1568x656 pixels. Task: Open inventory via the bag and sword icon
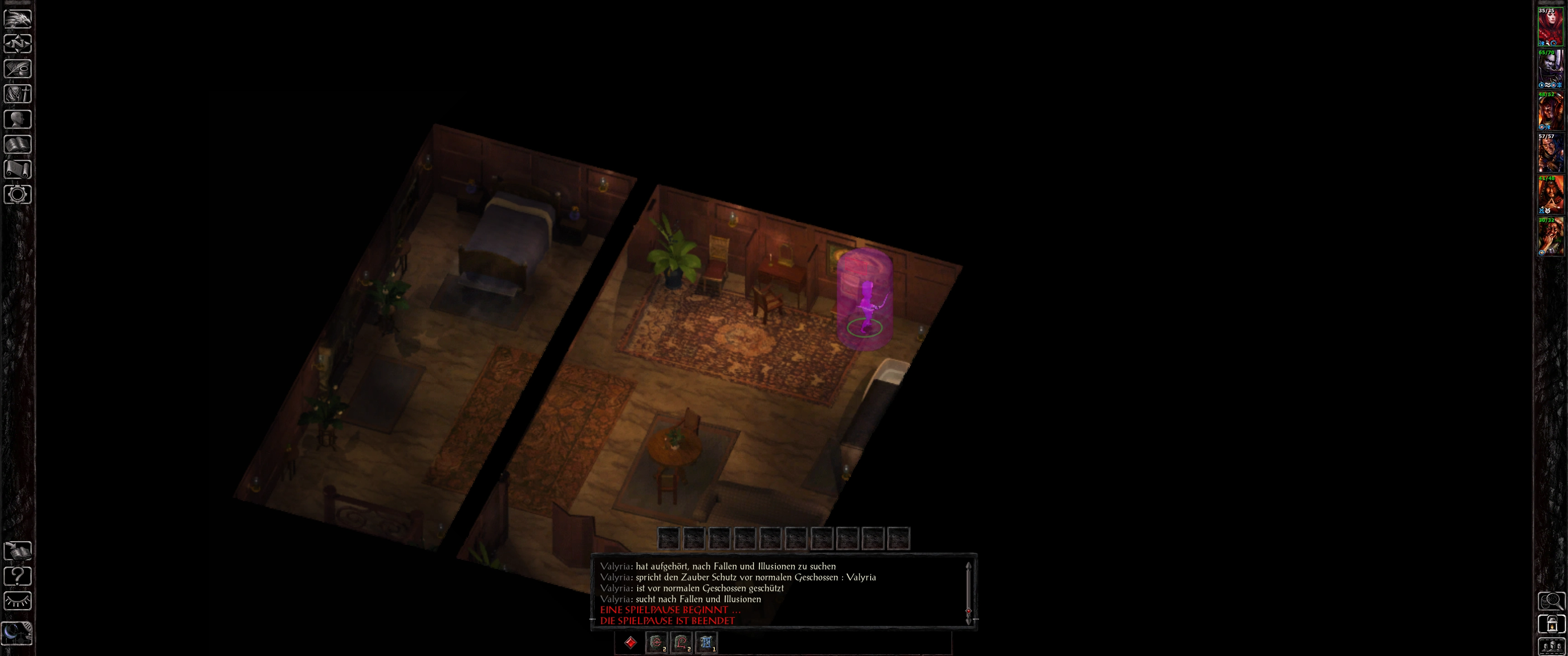(18, 94)
